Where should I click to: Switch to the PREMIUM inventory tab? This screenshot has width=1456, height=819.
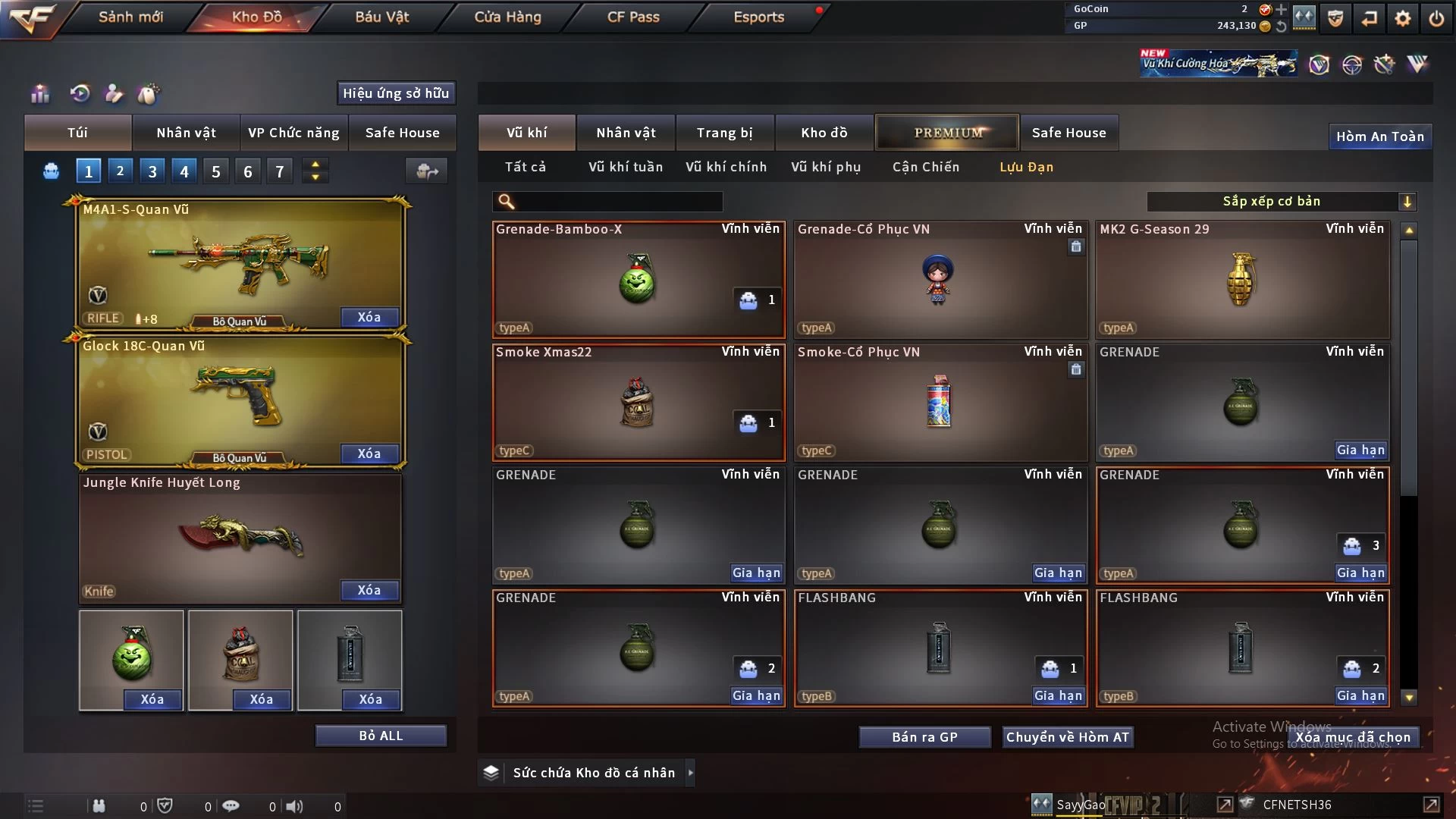tap(947, 133)
